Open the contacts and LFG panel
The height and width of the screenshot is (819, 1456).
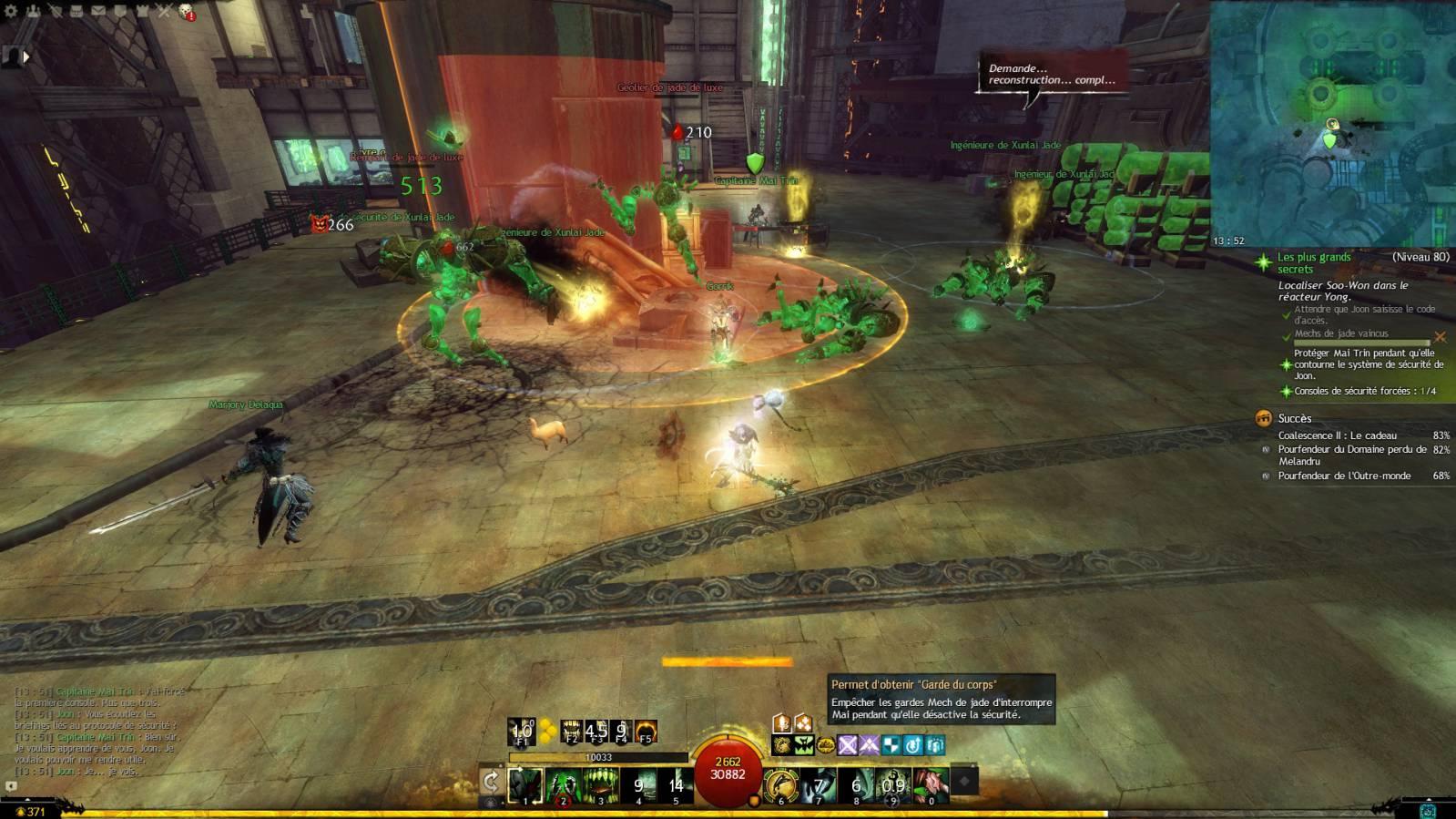(33, 11)
